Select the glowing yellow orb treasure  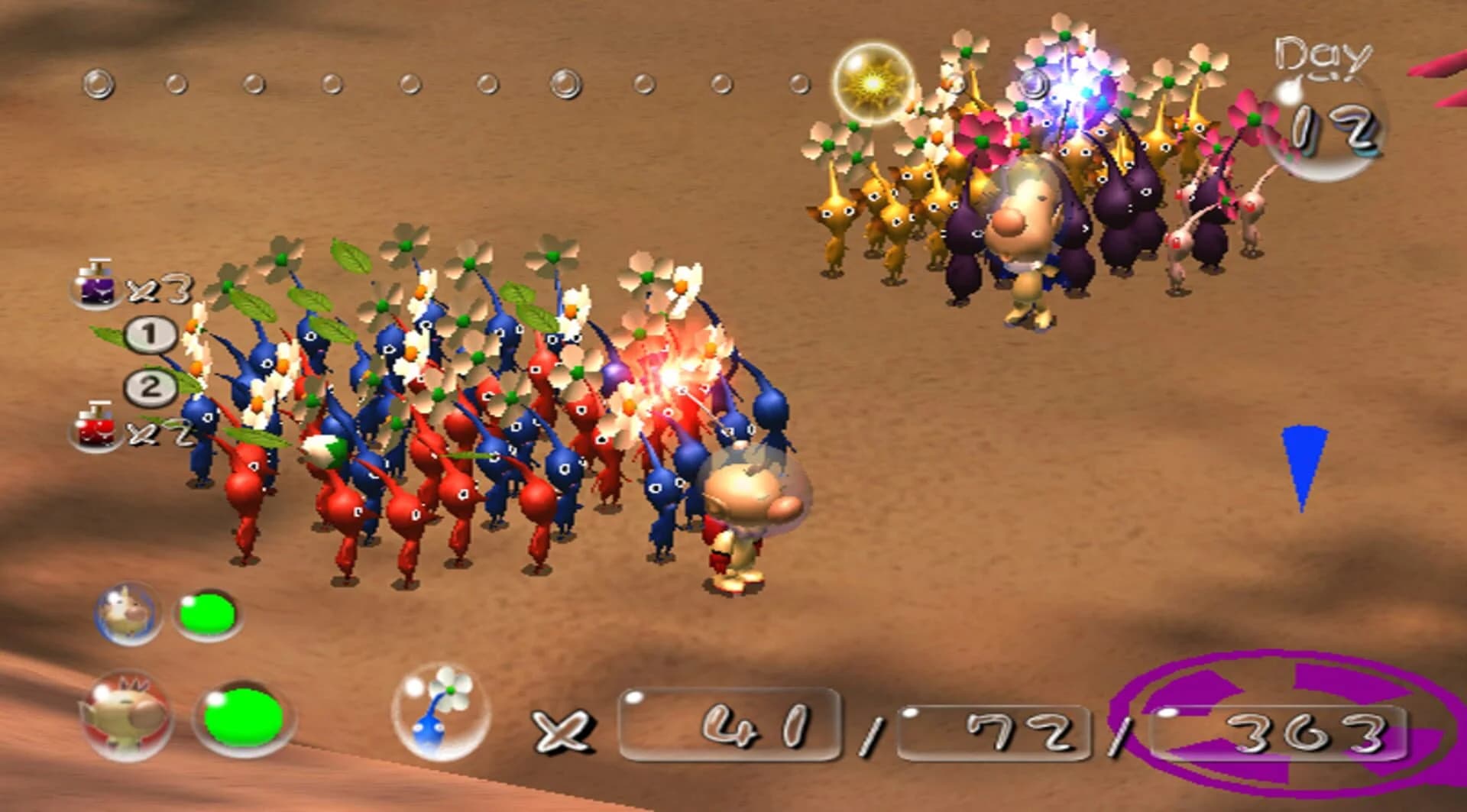click(x=871, y=82)
